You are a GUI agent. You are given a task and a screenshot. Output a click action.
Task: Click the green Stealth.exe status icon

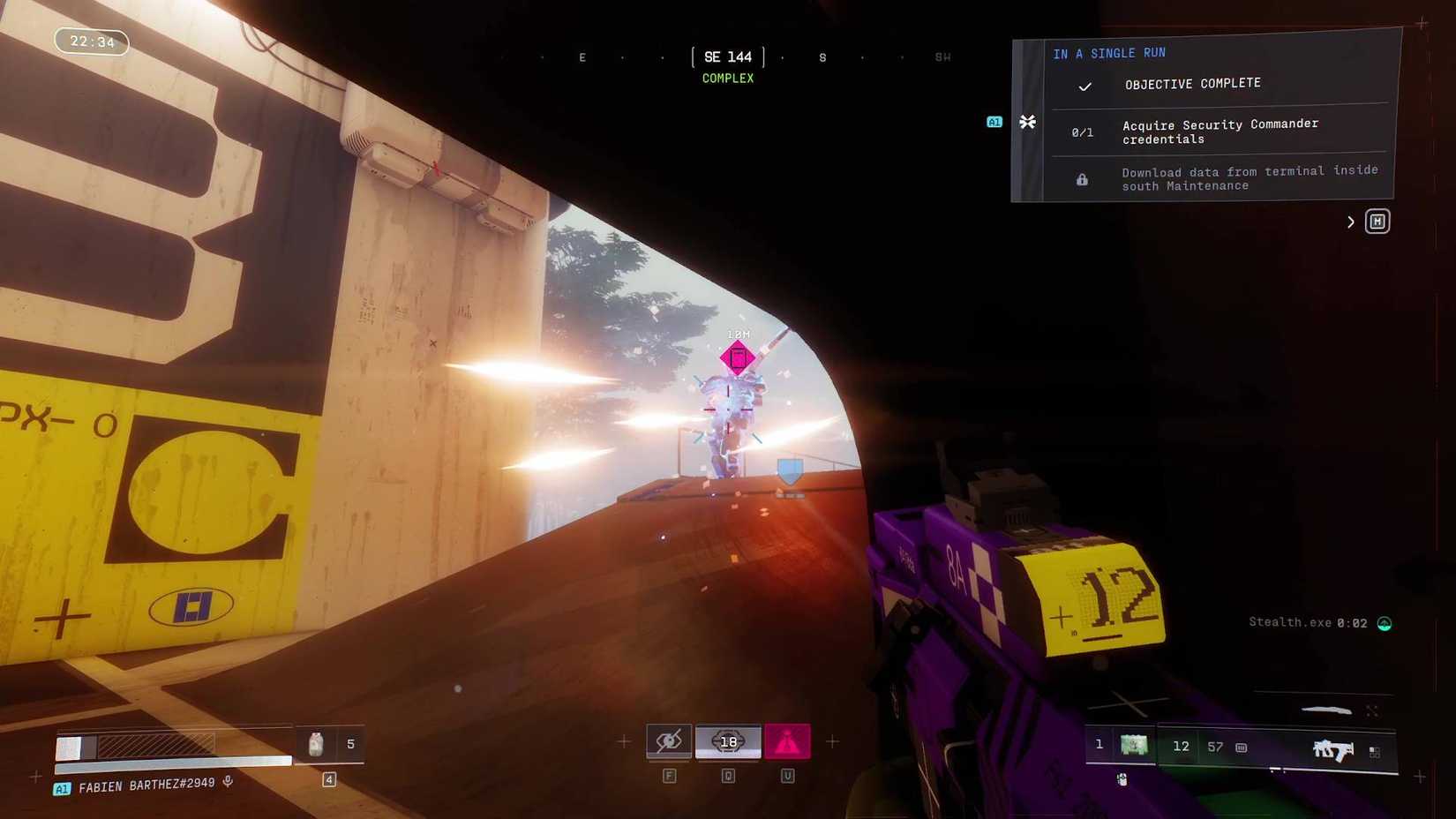click(x=1385, y=623)
